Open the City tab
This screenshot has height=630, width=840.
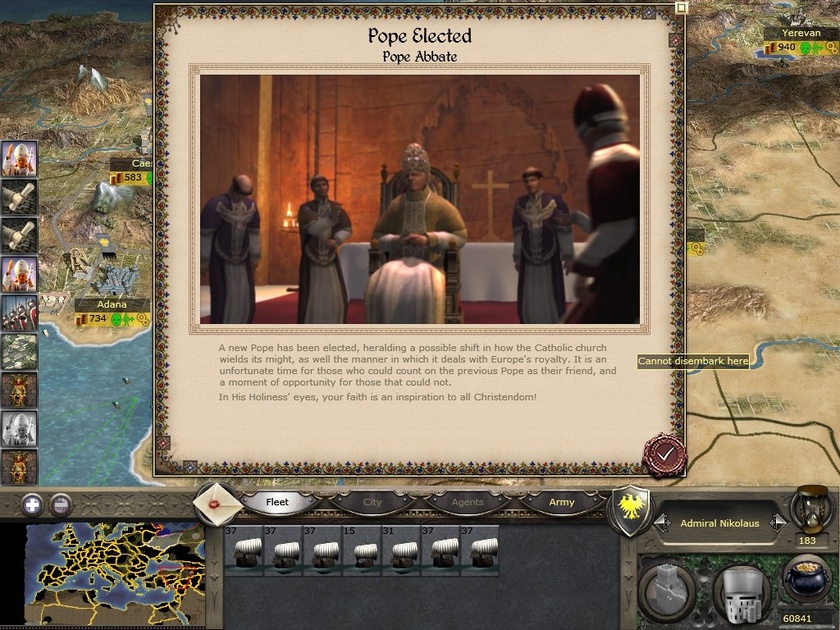coord(372,502)
